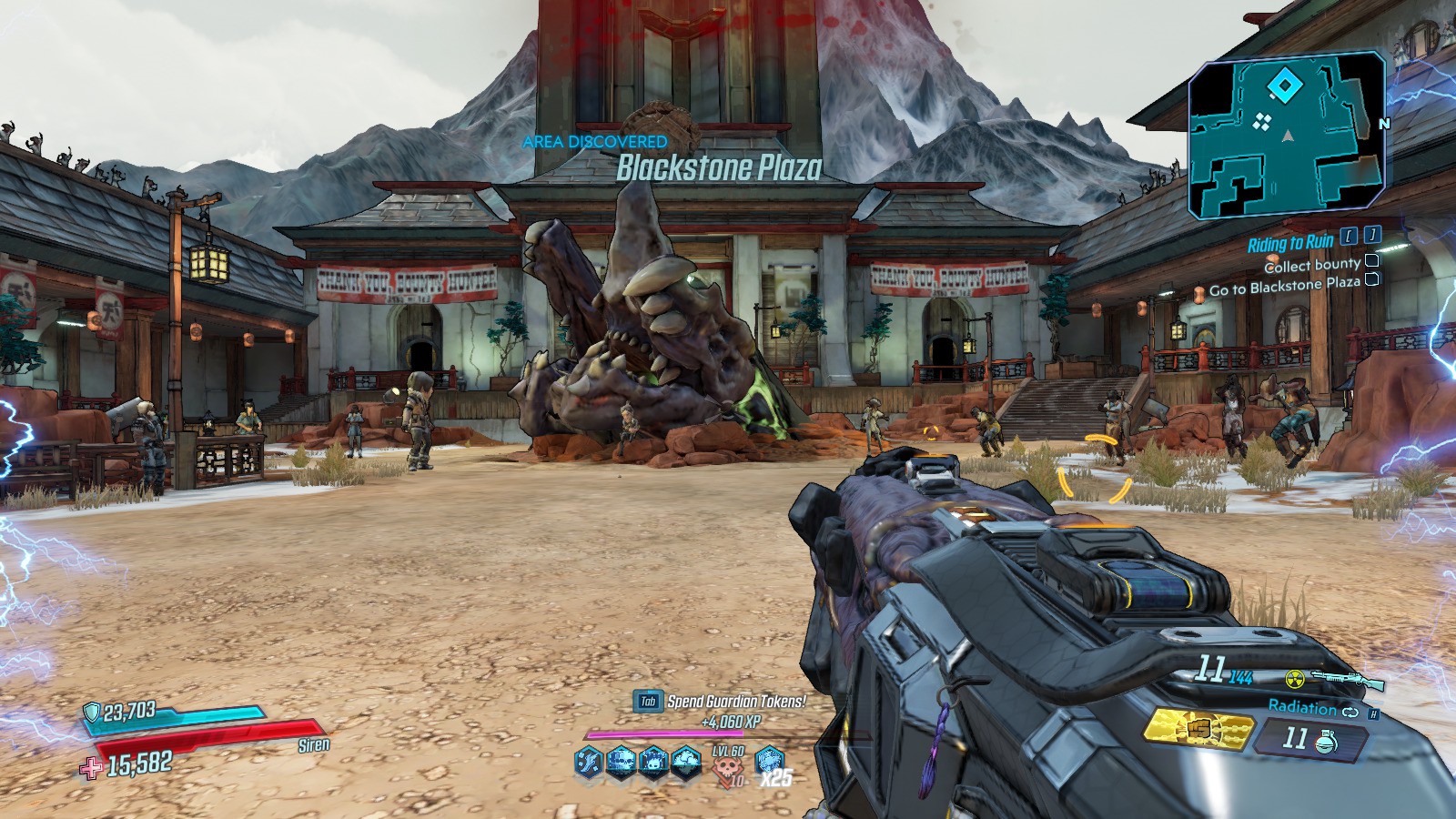
Task: Select the x25 stacked buff icon
Action: [770, 763]
